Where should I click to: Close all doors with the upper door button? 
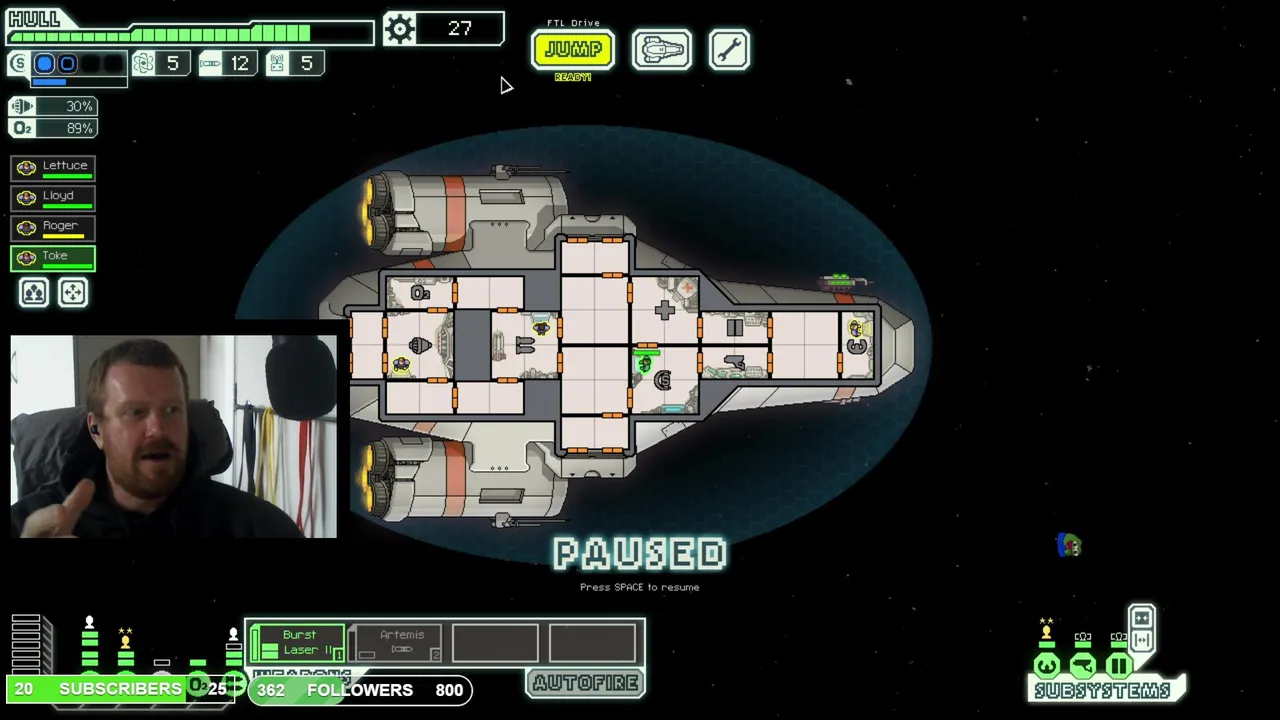point(1141,617)
